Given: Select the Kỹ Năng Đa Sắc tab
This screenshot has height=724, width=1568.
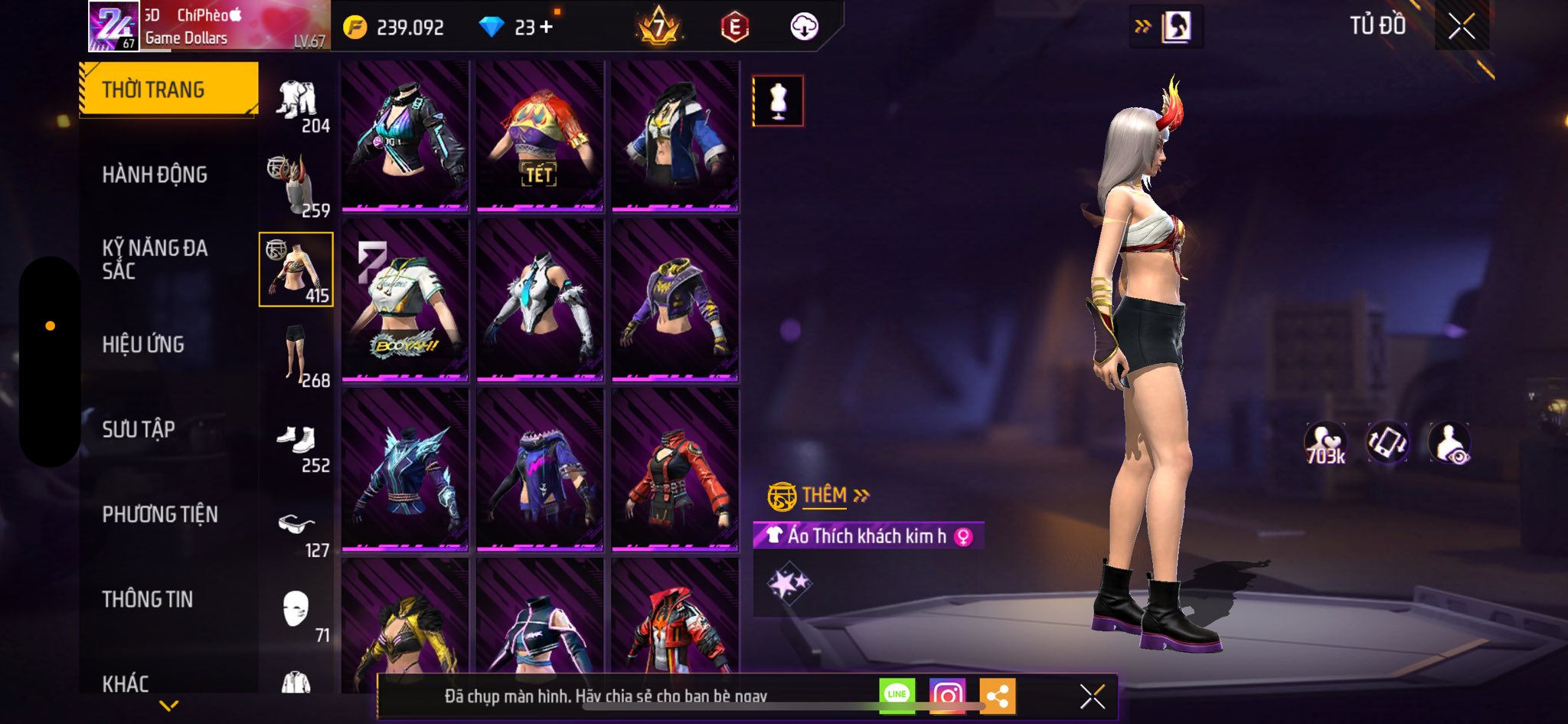Looking at the screenshot, I should (x=155, y=259).
